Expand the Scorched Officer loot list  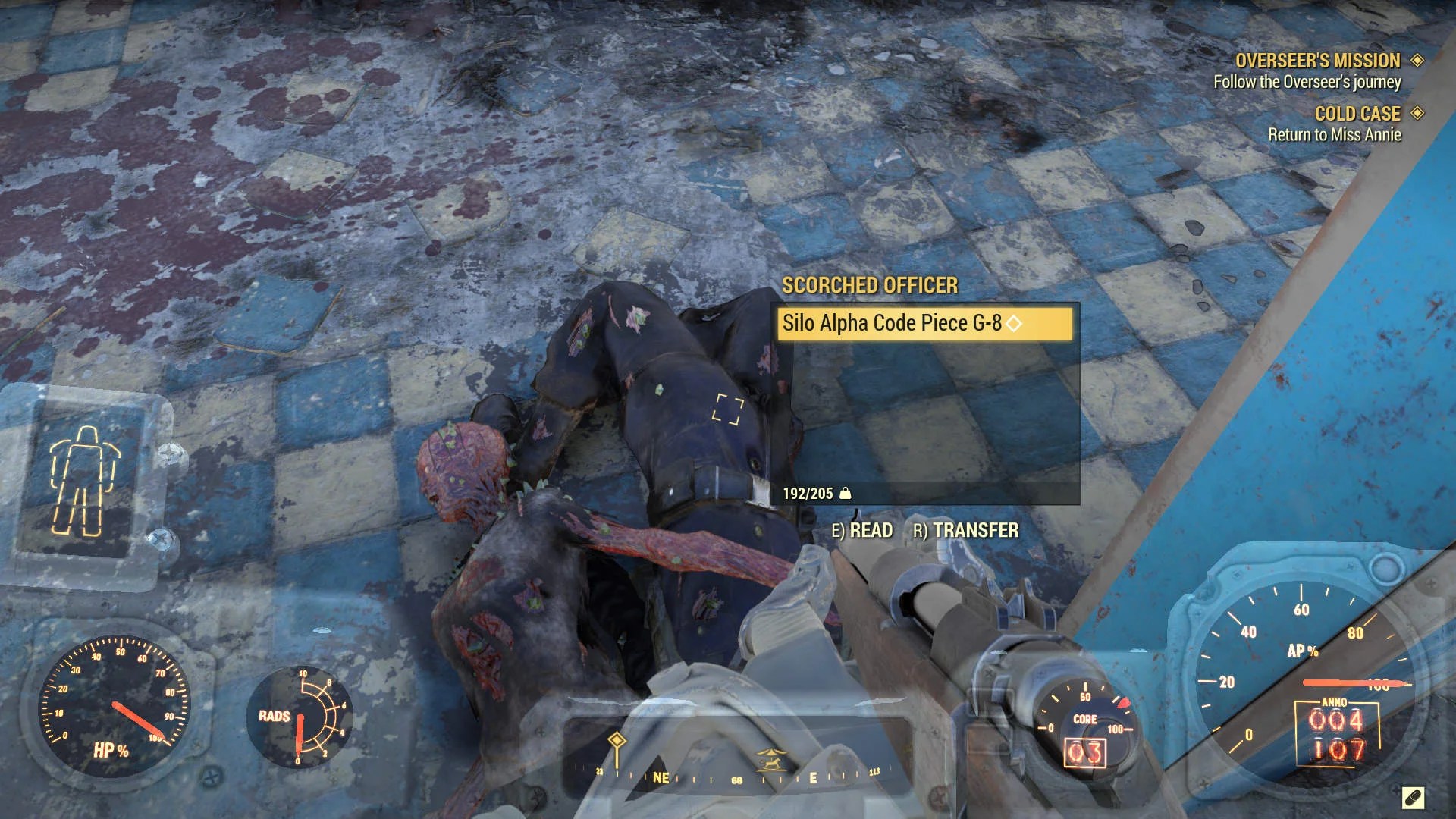tap(869, 287)
